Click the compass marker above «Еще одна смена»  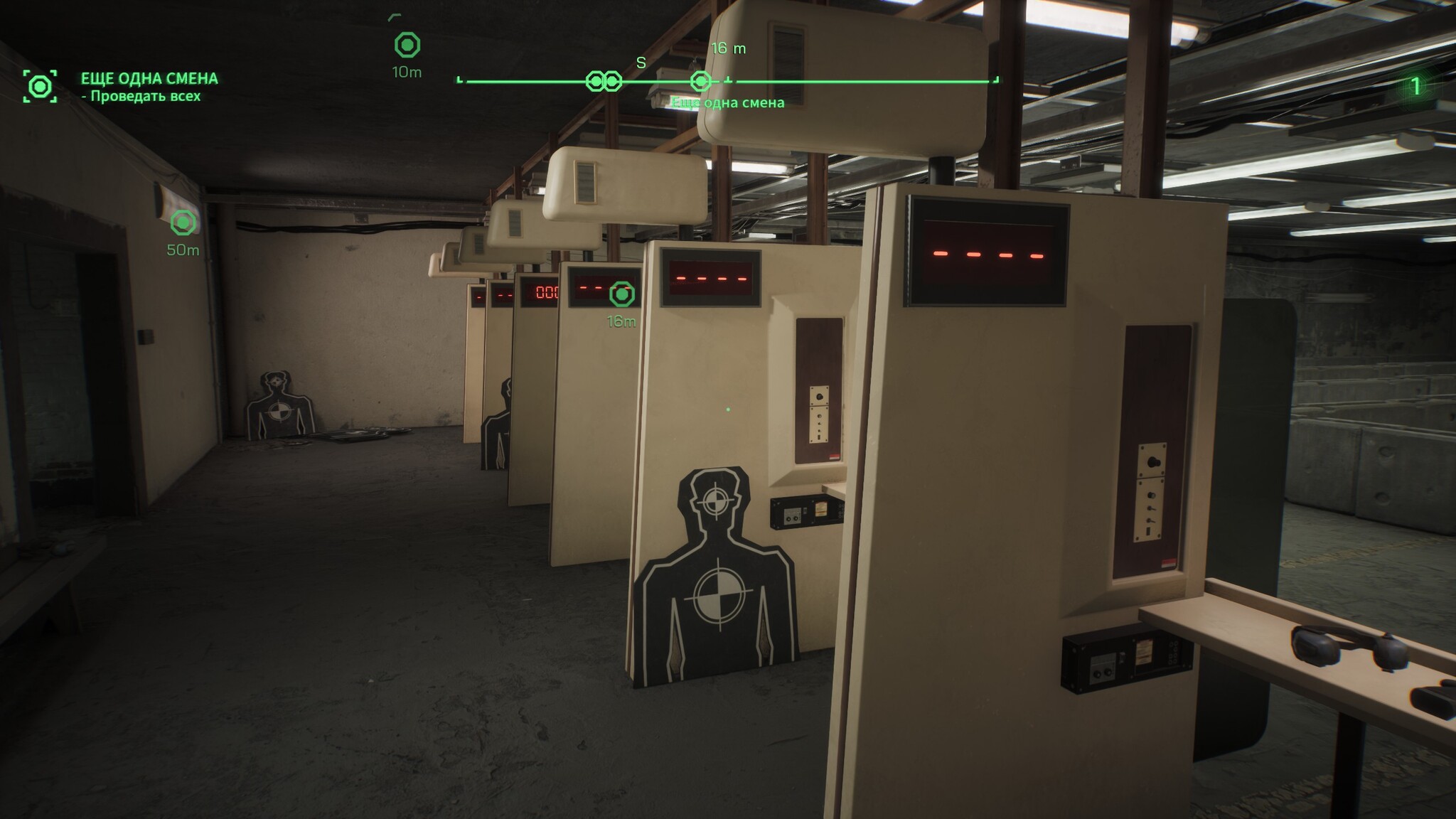click(701, 82)
